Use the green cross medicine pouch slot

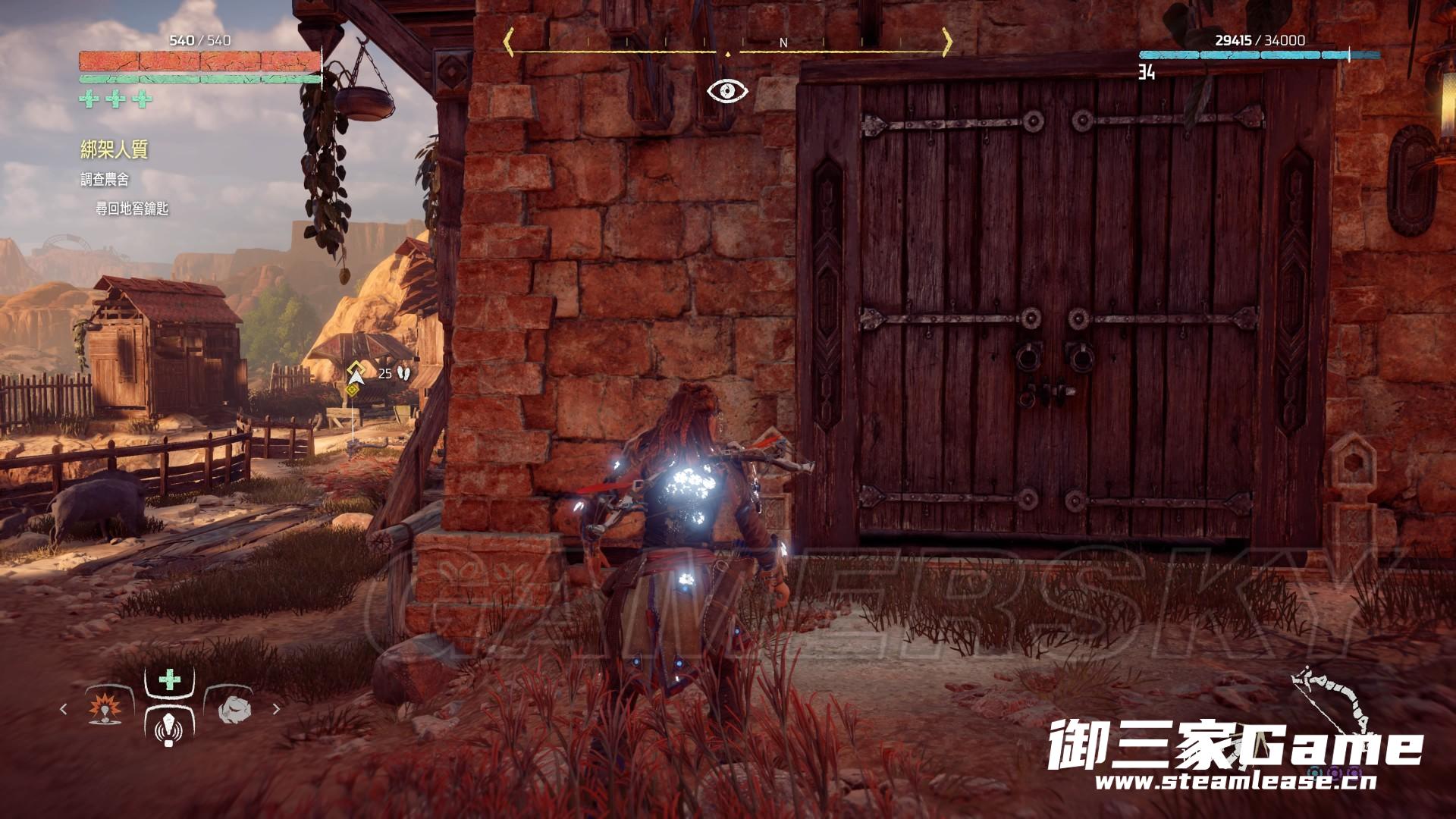[169, 679]
